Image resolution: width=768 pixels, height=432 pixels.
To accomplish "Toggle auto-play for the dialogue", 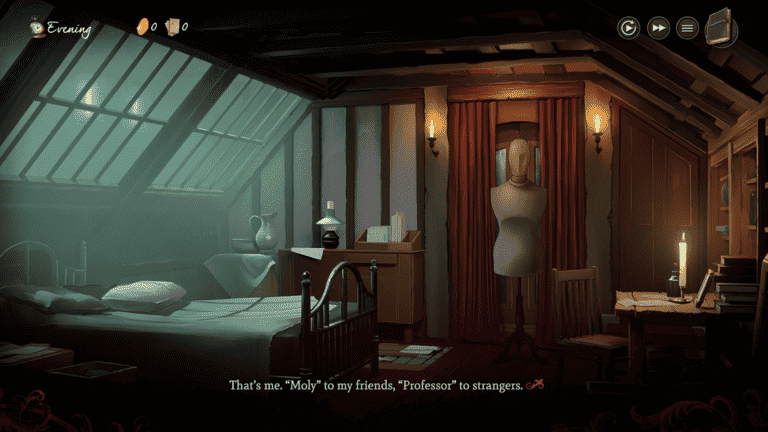I will click(x=628, y=27).
